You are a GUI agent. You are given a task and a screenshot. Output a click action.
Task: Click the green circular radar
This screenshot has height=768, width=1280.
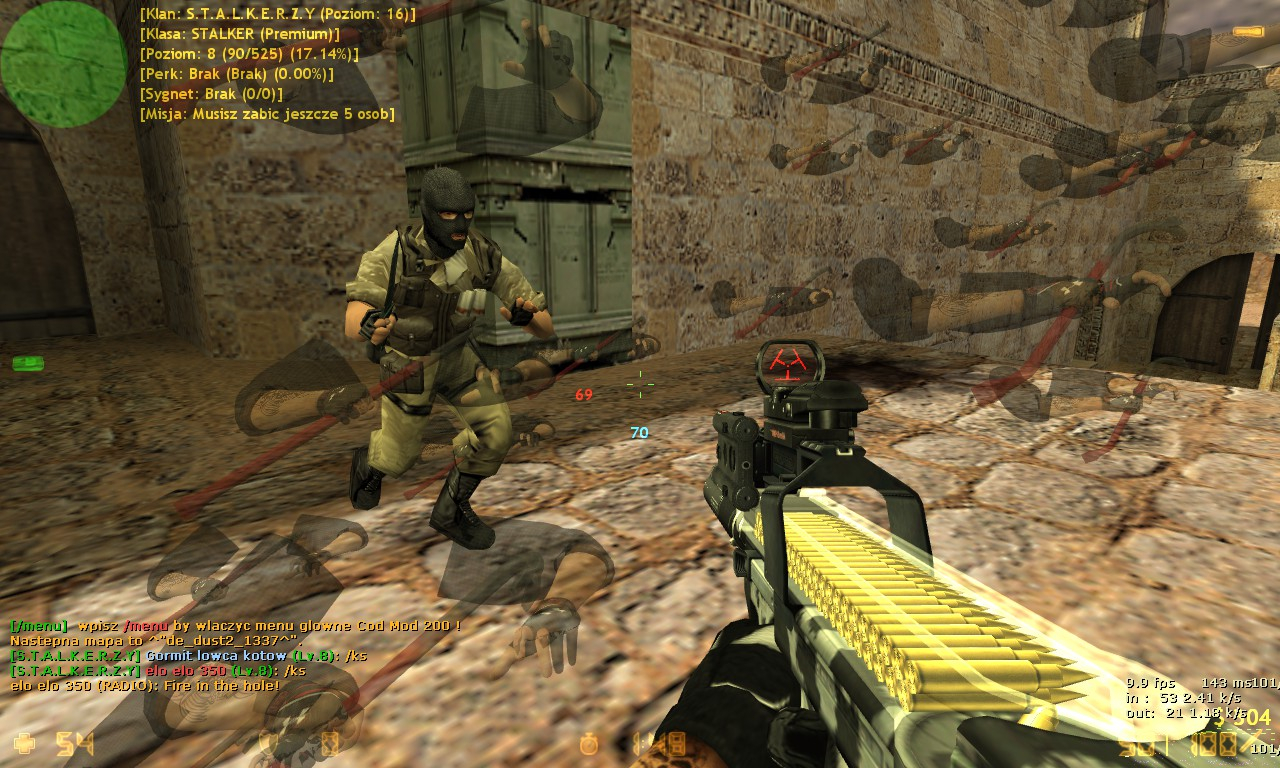(x=63, y=63)
